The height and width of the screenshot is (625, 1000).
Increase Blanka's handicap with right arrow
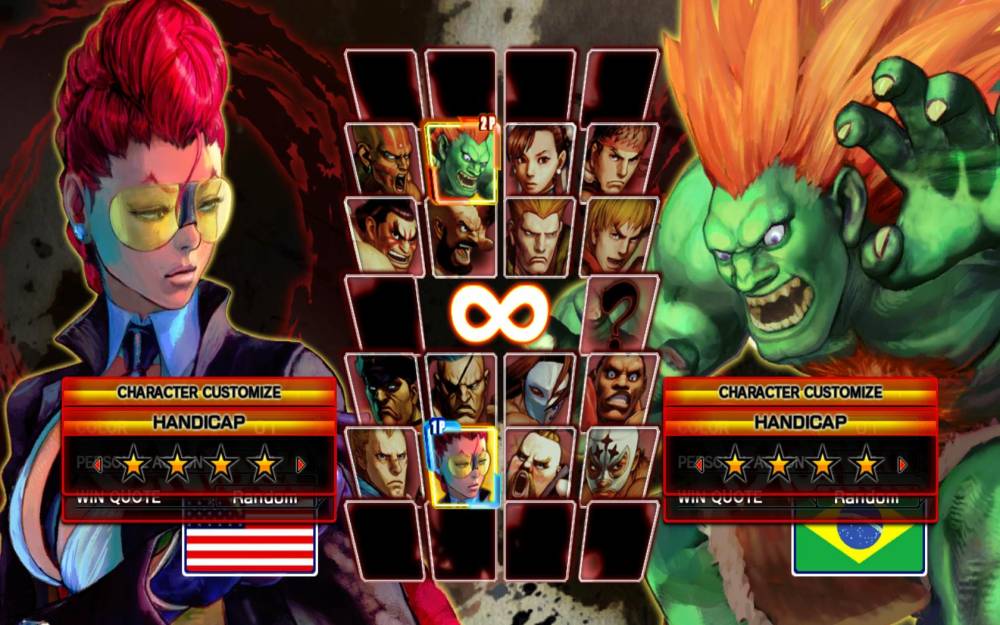tap(902, 464)
